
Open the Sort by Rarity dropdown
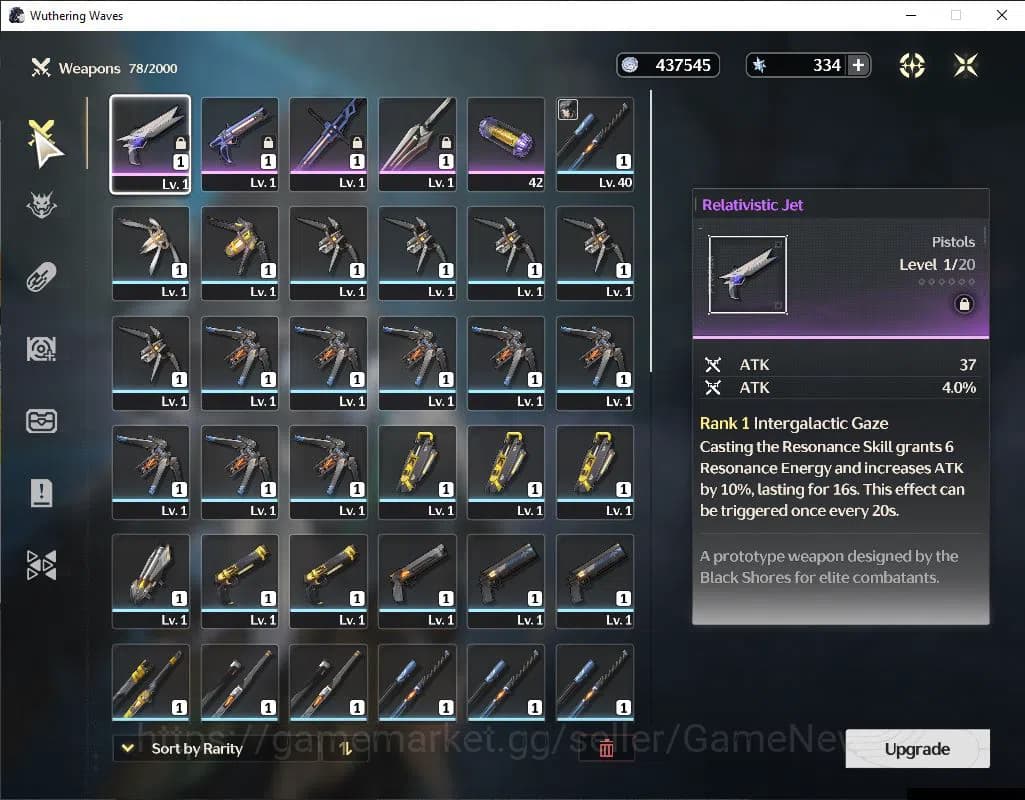(x=190, y=748)
